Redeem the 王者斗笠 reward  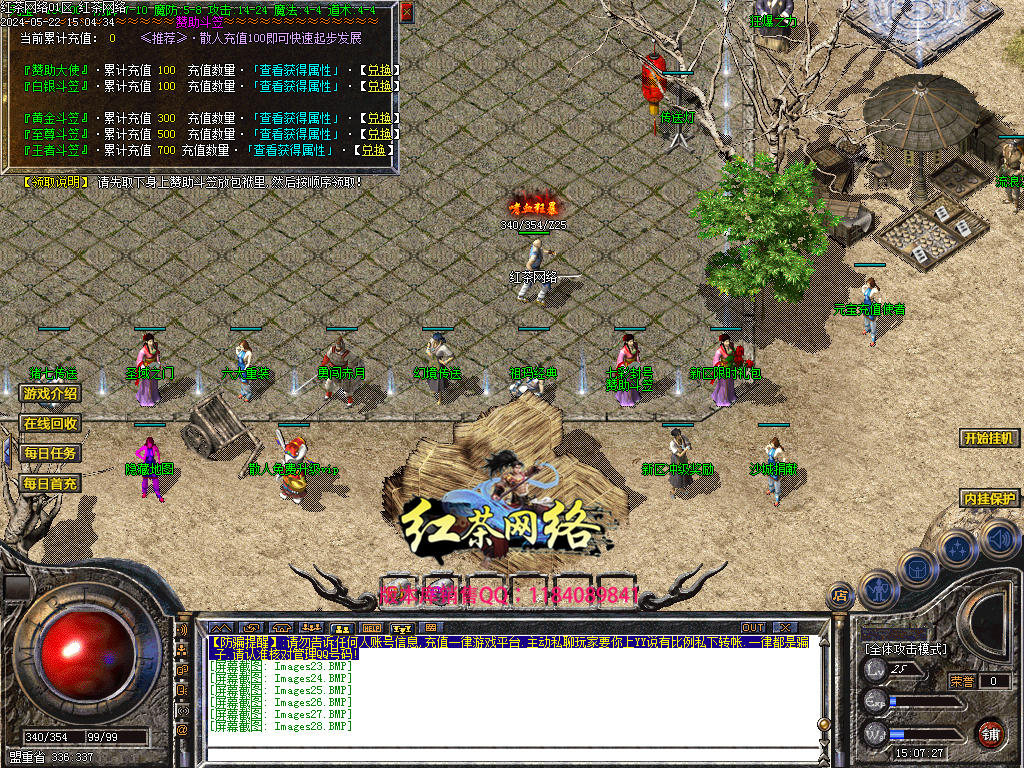point(372,150)
